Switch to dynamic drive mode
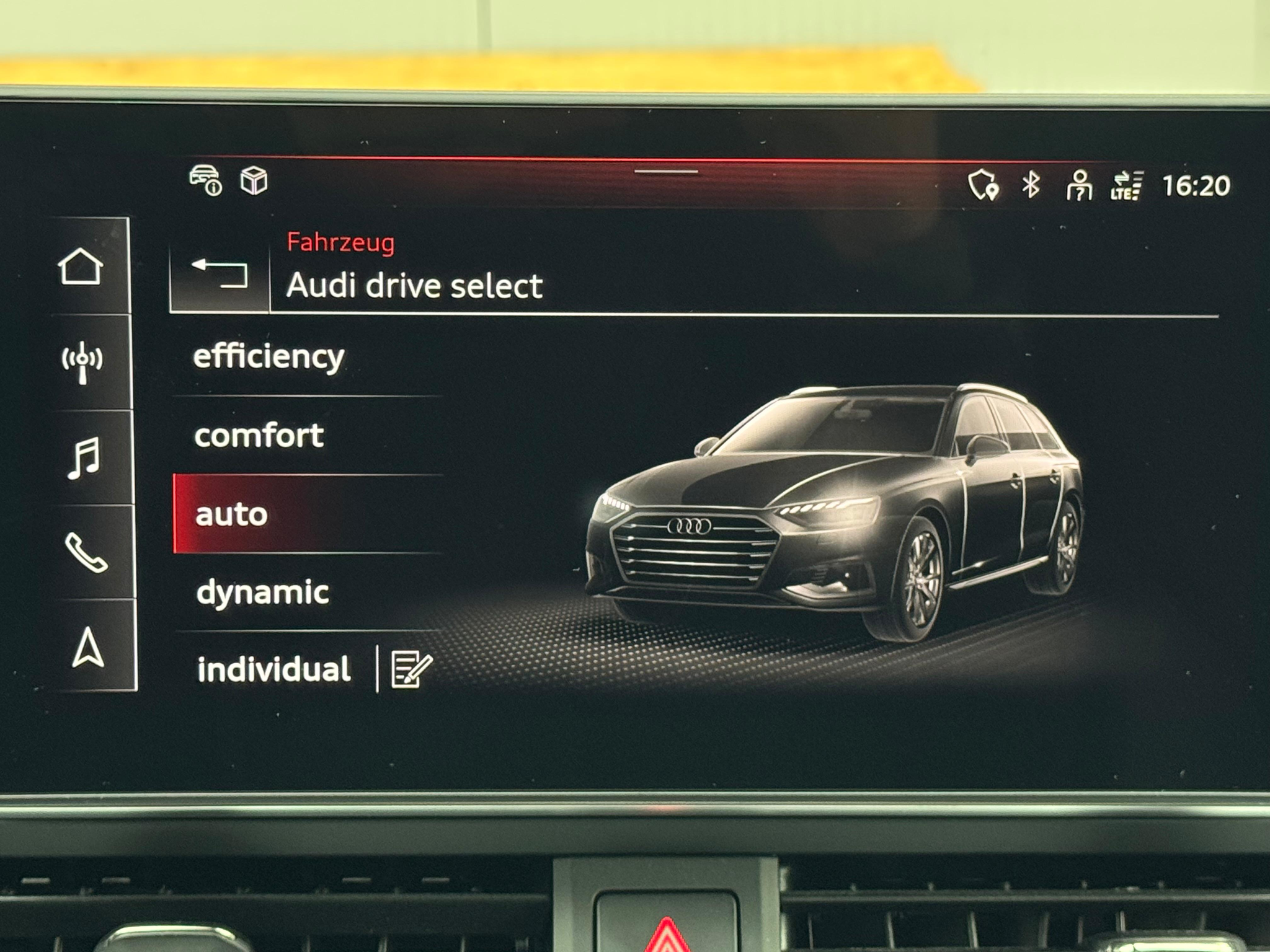Viewport: 1270px width, 952px height. point(262,593)
